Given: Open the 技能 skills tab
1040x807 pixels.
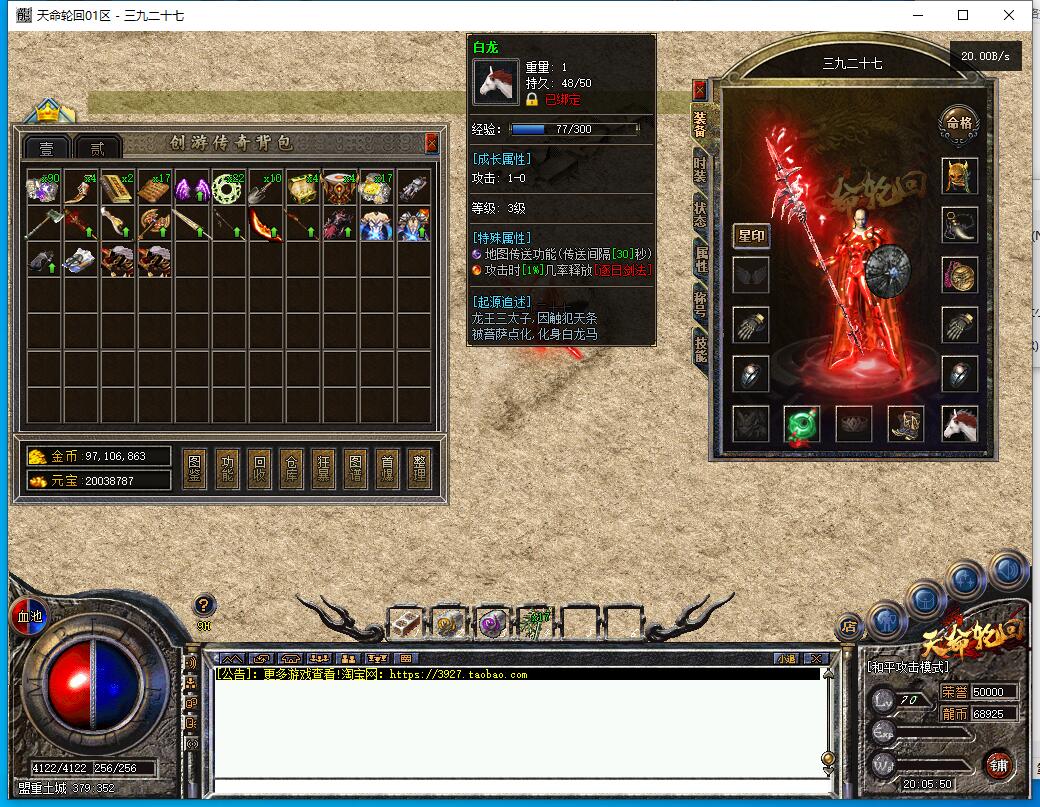Looking at the screenshot, I should click(x=700, y=345).
